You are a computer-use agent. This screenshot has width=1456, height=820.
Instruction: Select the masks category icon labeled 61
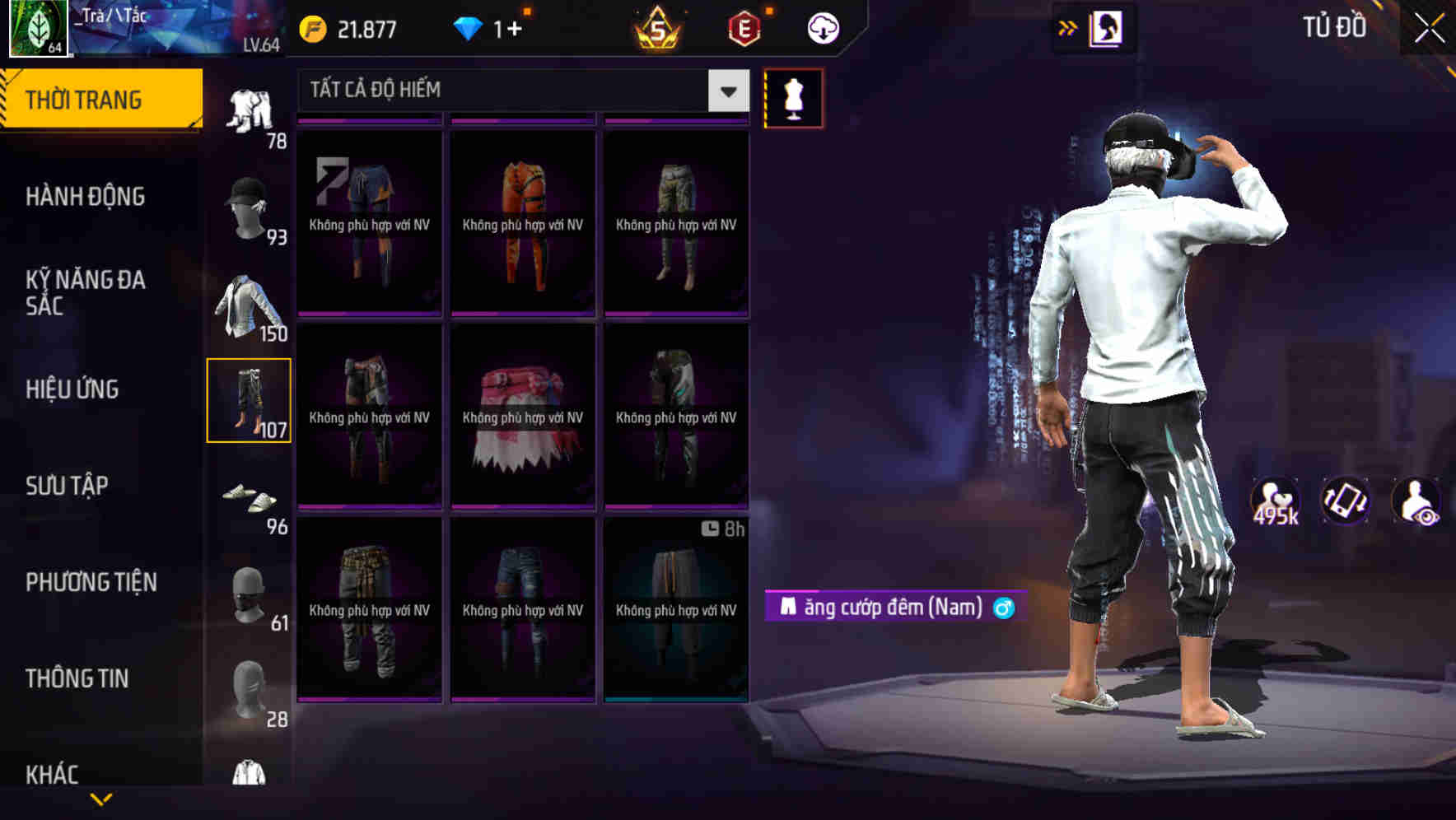coord(250,597)
